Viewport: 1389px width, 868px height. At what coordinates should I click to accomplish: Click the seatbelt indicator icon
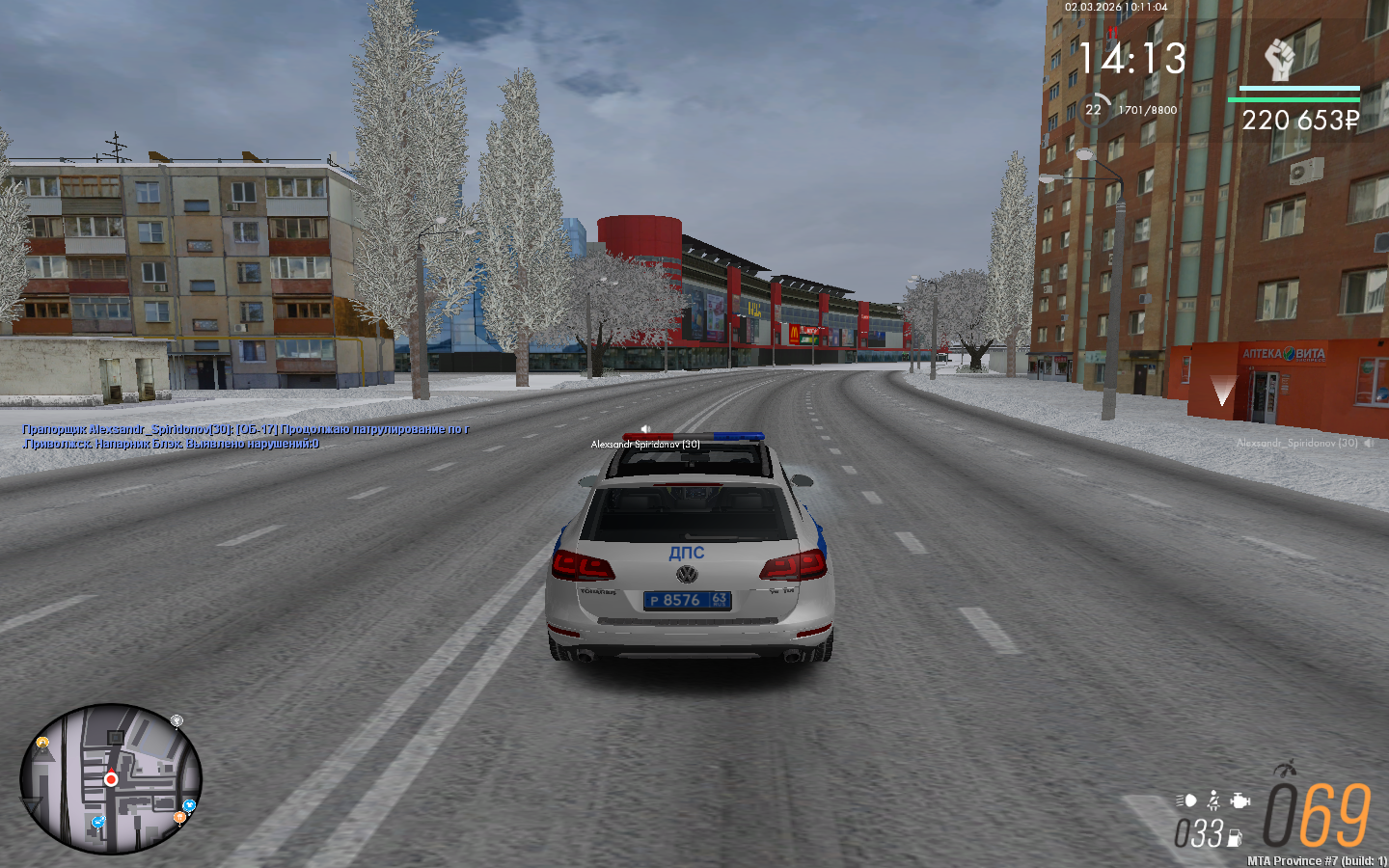1213,800
